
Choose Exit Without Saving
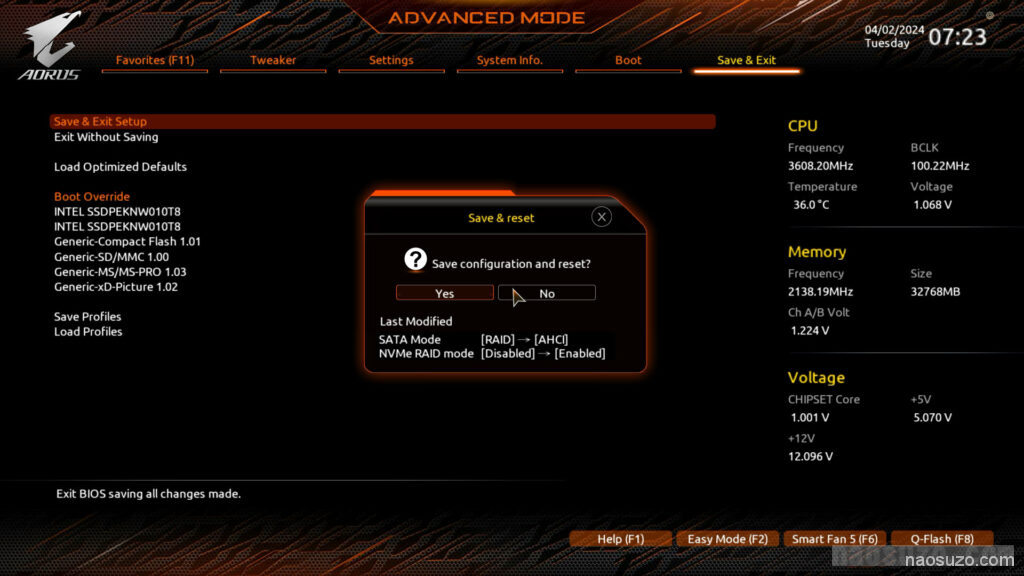coord(106,137)
